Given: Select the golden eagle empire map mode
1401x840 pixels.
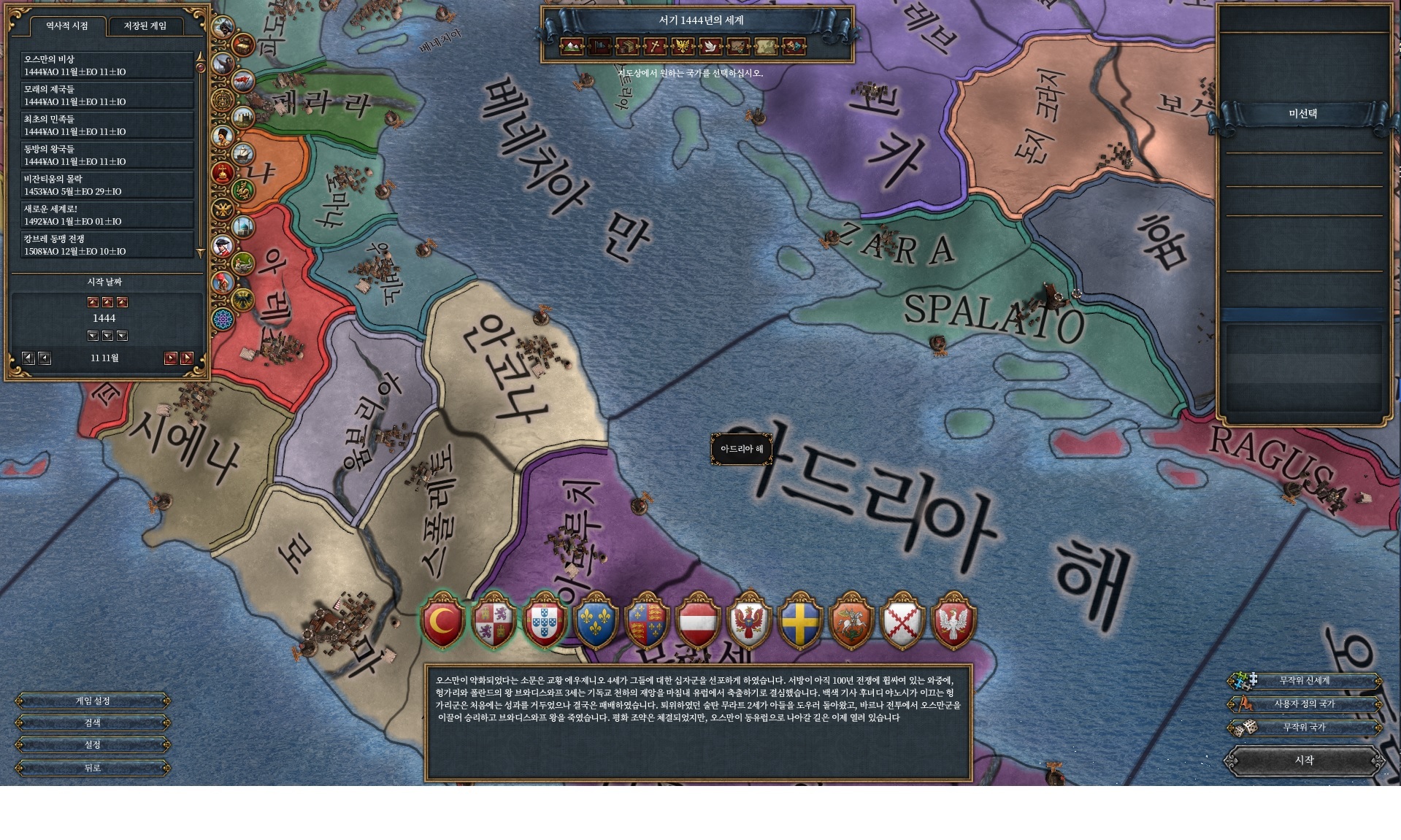Looking at the screenshot, I should [682, 47].
